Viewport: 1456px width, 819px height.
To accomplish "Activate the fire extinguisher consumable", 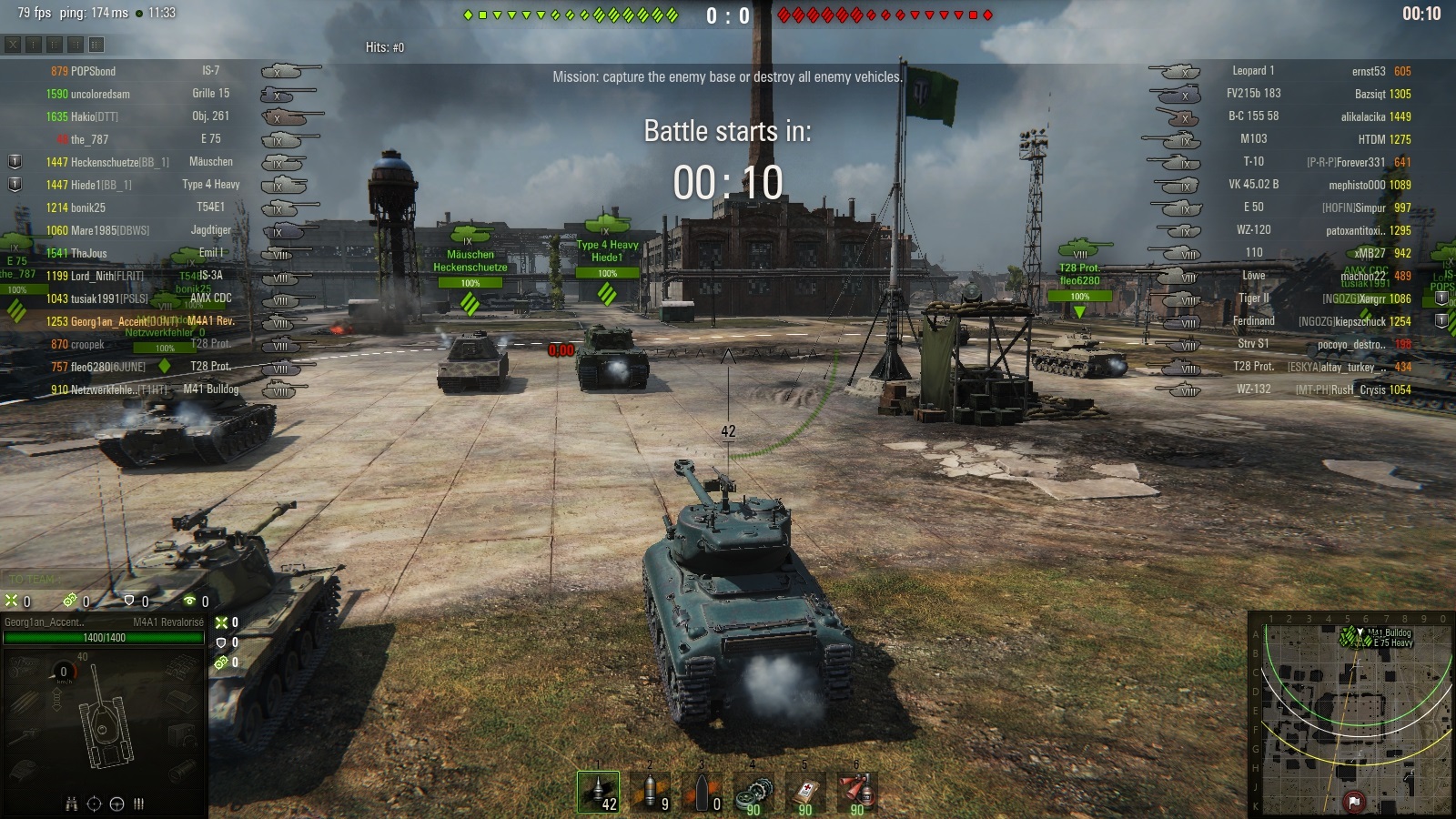I will point(856,792).
